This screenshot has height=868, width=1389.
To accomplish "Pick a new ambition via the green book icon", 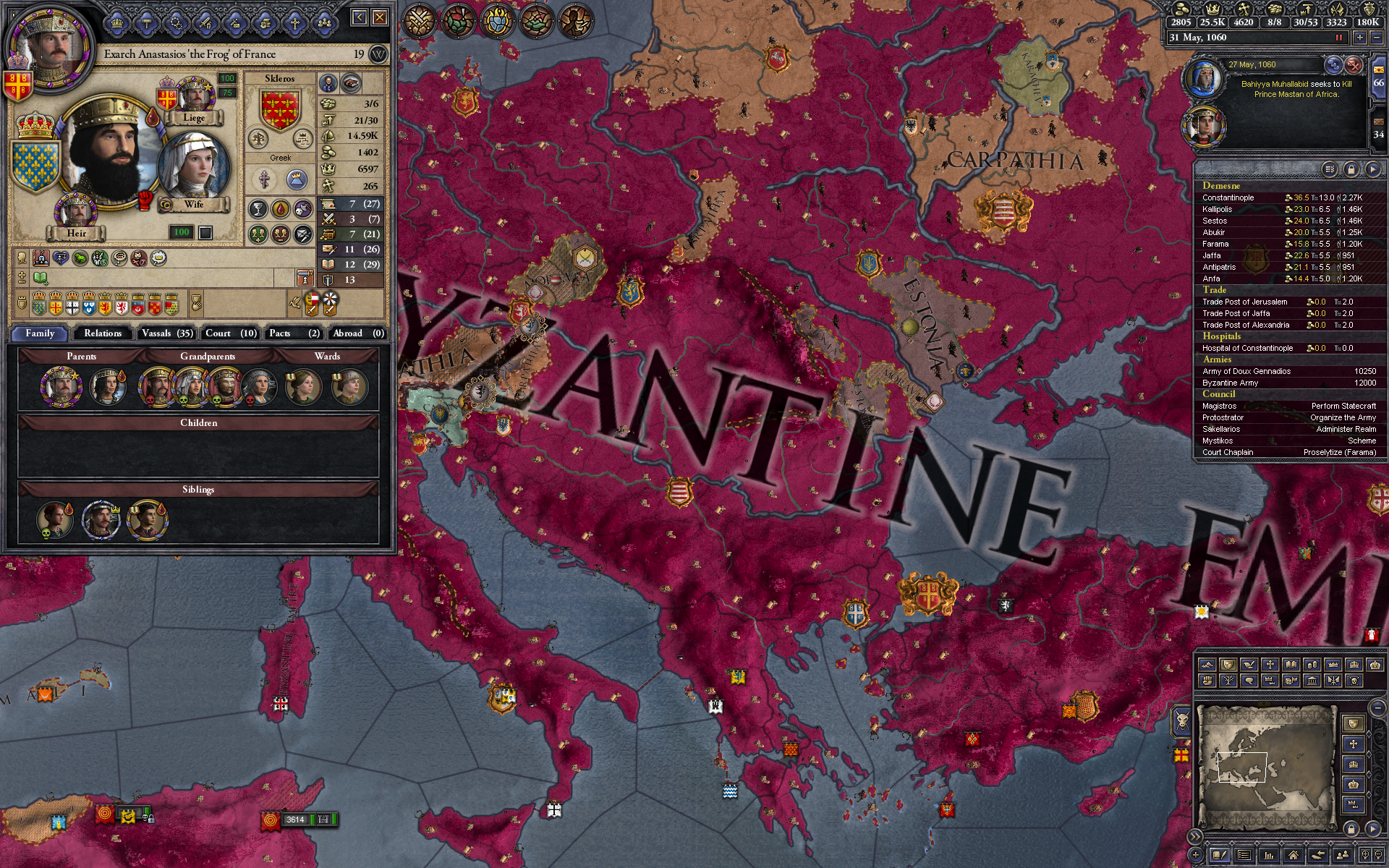I will point(40,278).
